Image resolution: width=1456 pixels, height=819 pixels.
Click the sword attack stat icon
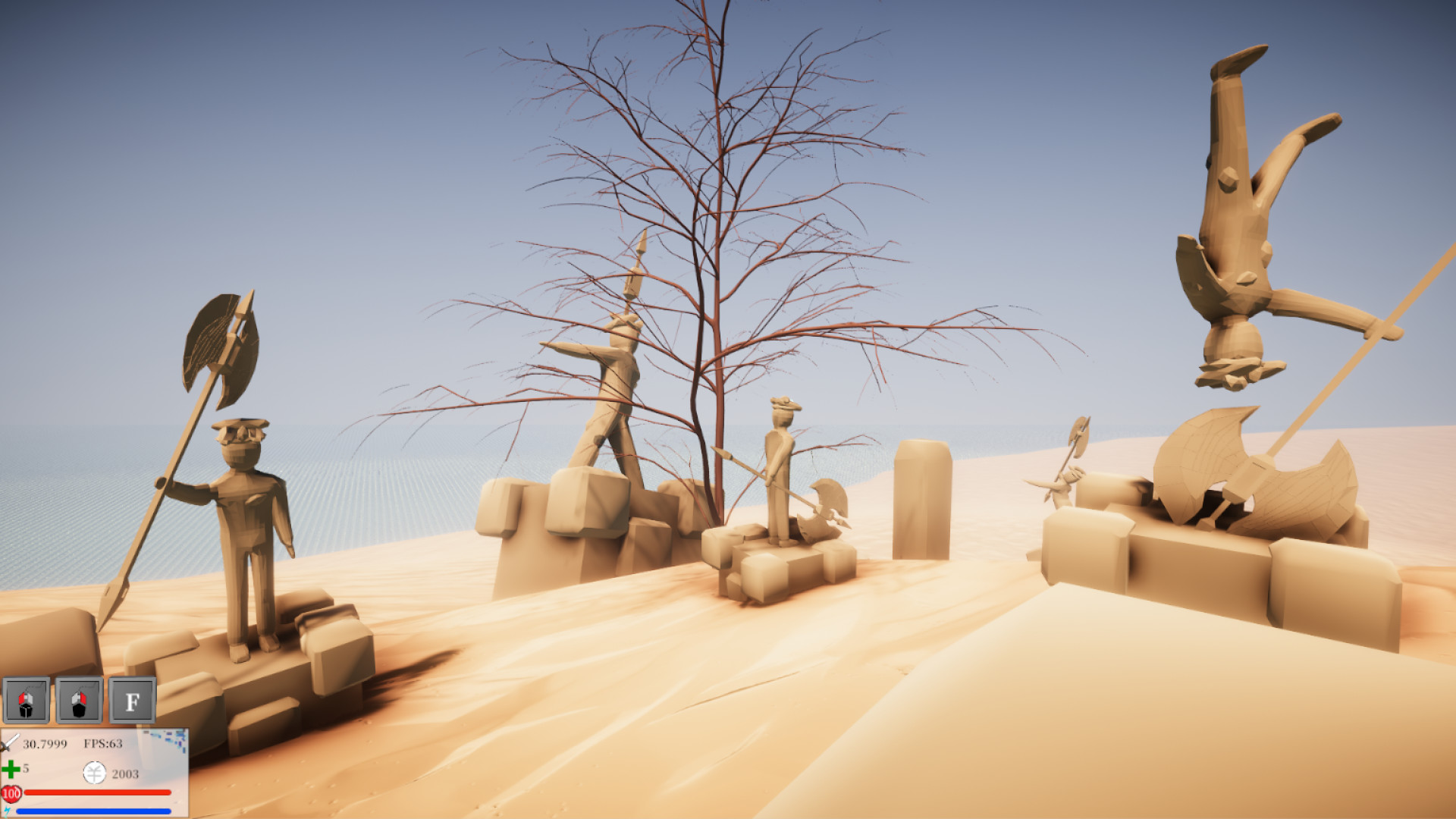point(9,744)
